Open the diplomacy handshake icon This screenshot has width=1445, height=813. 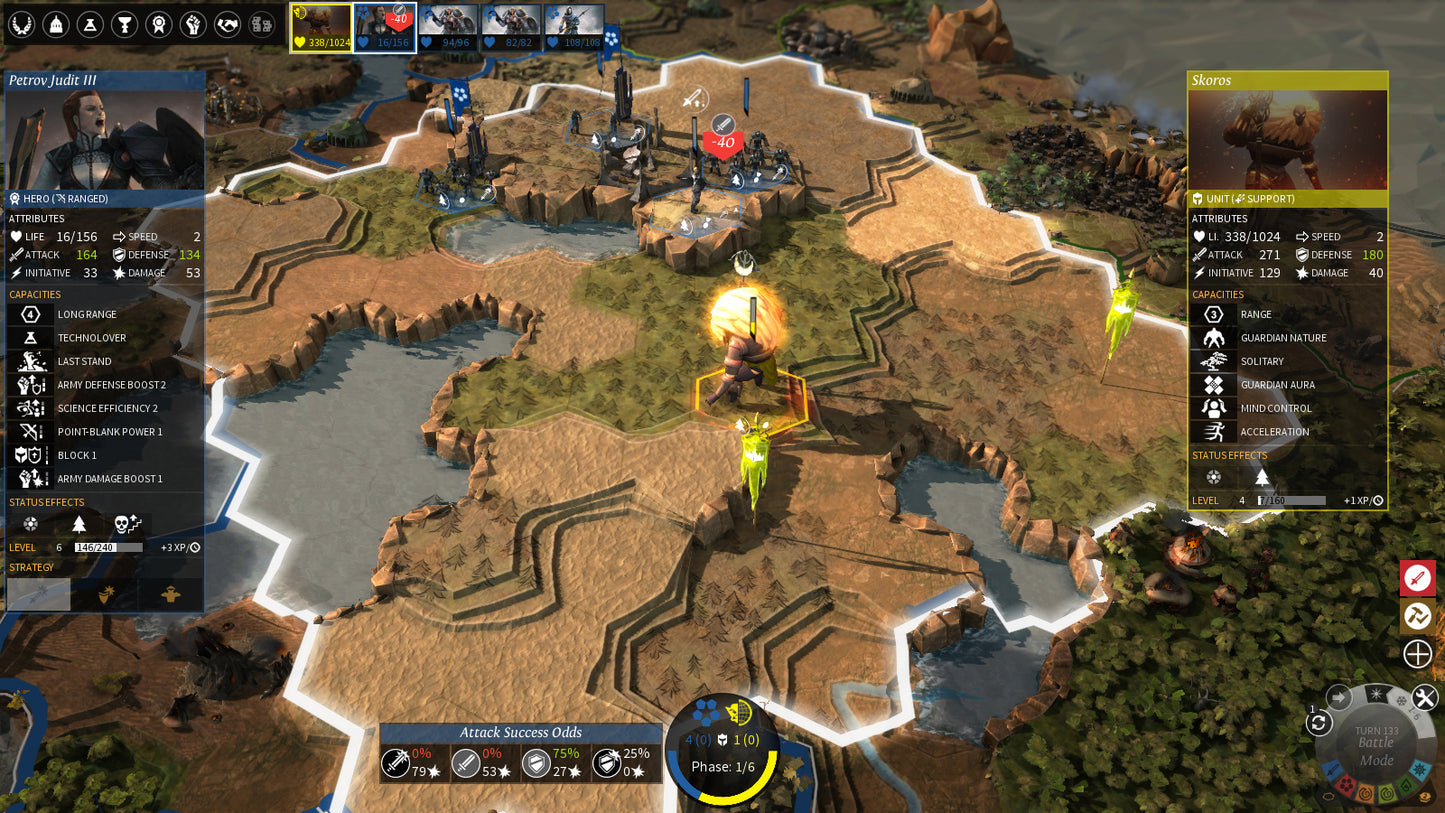click(227, 24)
